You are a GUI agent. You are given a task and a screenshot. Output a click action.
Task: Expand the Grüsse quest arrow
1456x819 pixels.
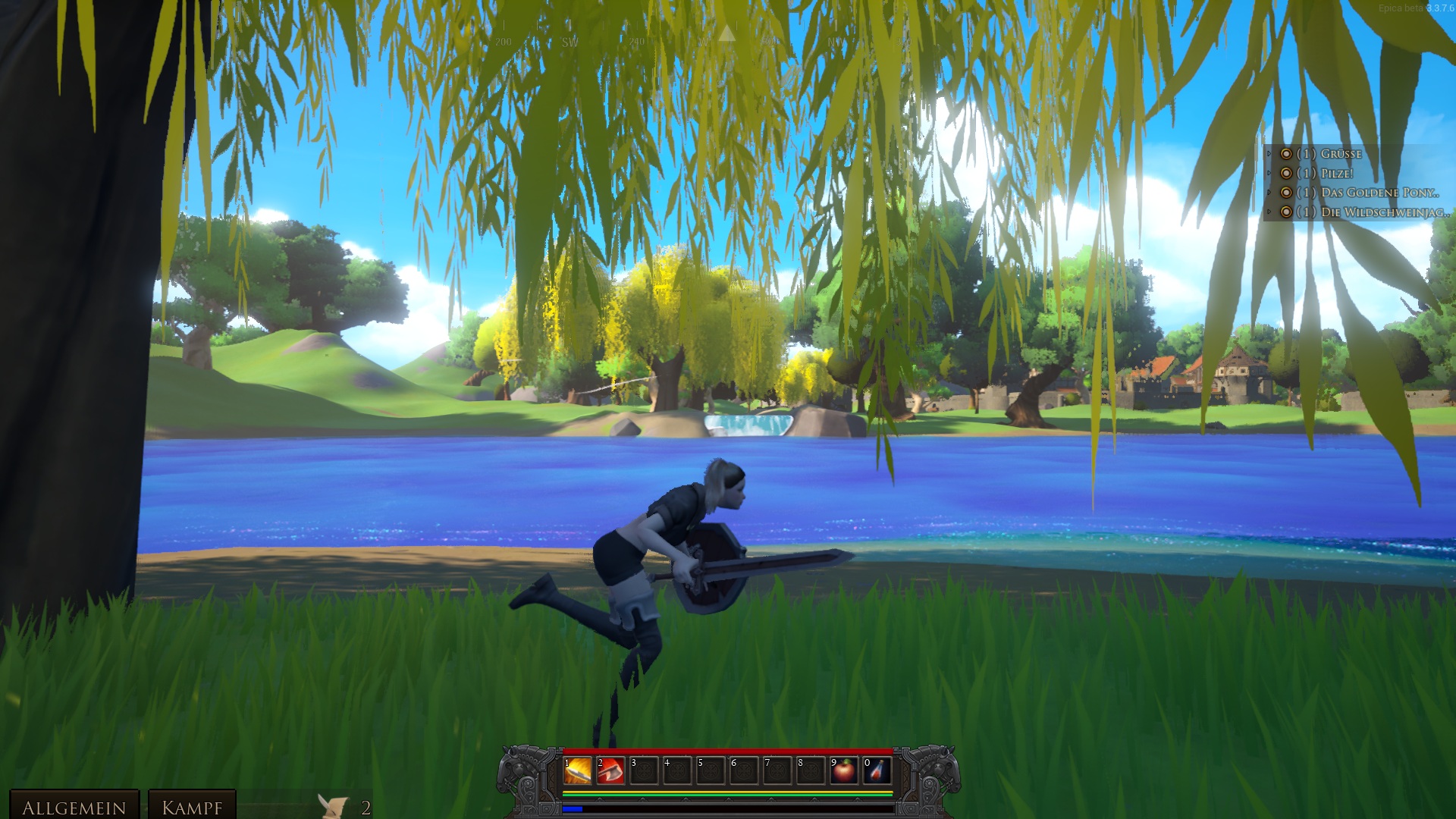[1269, 154]
